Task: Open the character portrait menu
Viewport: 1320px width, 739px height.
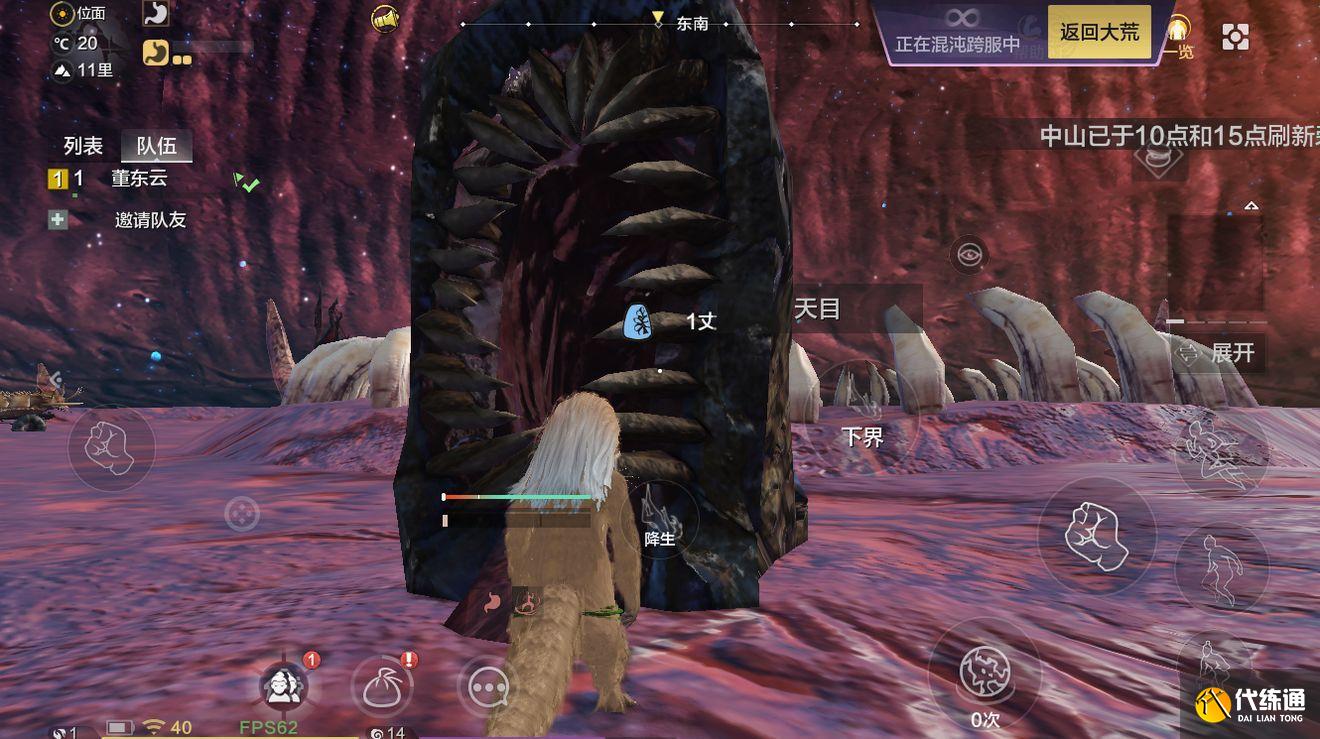Action: click(x=284, y=687)
